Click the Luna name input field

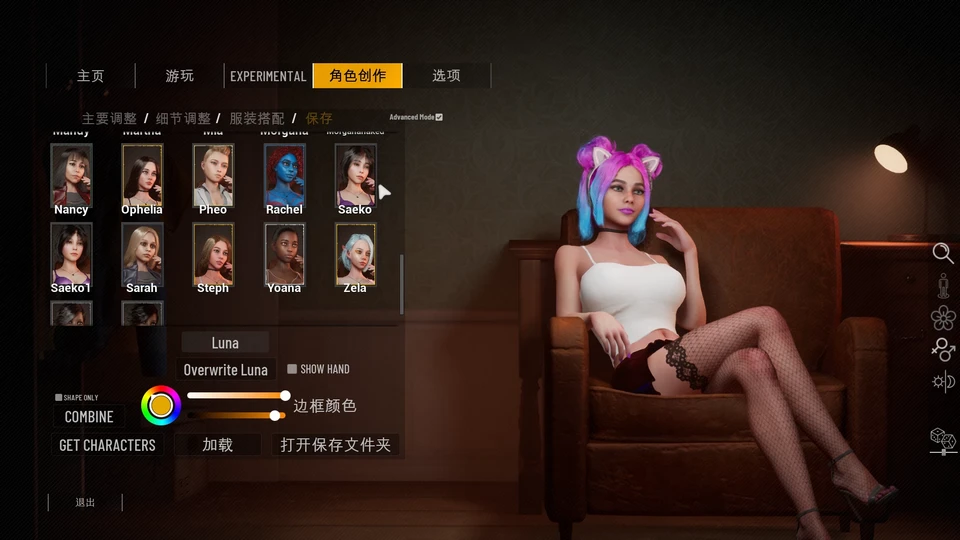tap(225, 343)
